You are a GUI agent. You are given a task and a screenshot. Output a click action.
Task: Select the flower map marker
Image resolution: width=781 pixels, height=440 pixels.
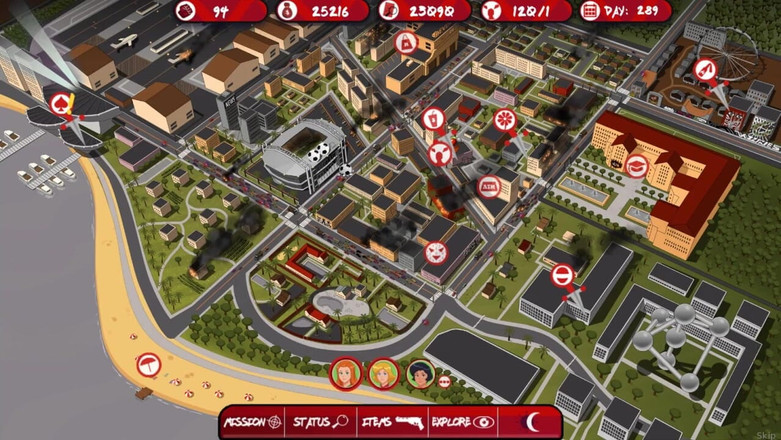click(505, 119)
